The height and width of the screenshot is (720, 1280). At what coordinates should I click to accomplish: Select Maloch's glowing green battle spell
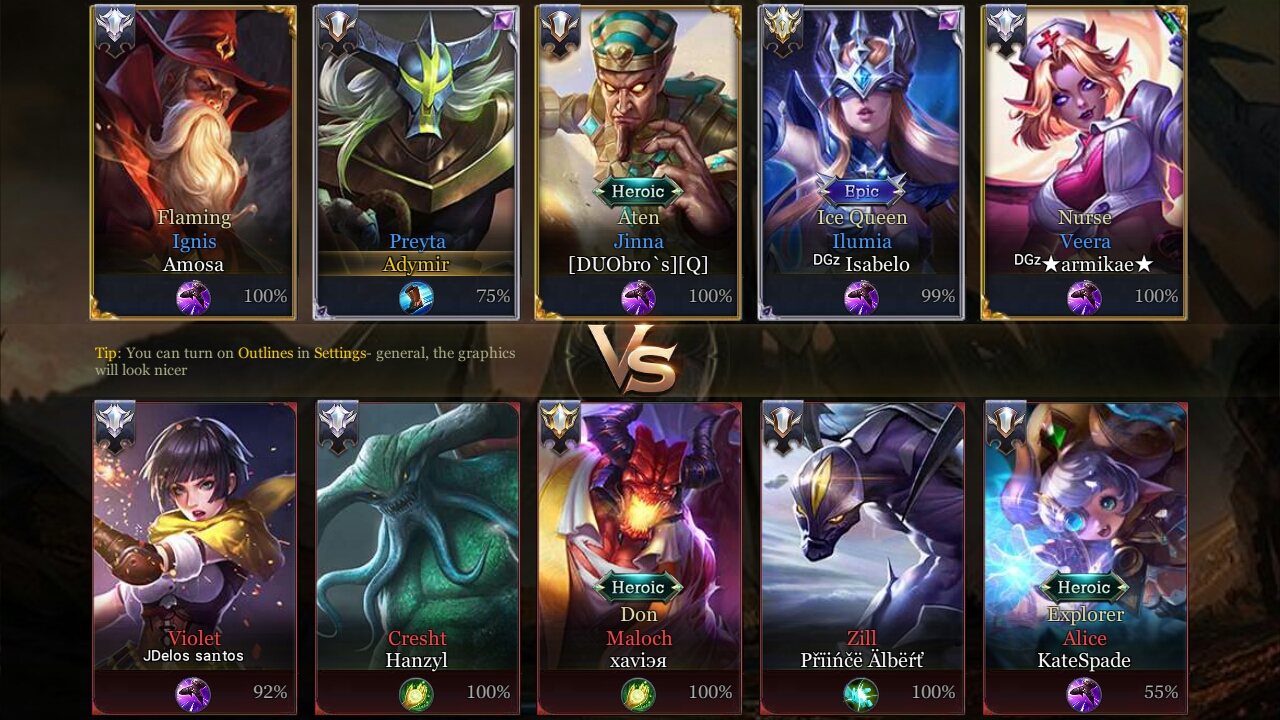(x=639, y=692)
